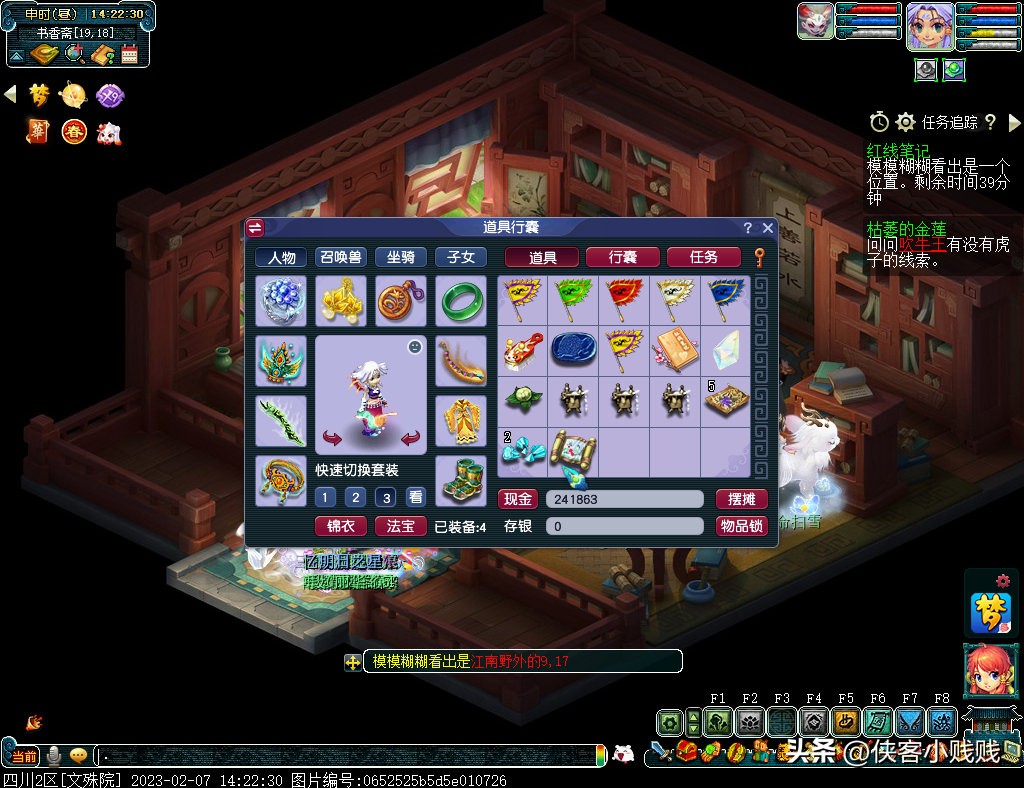Click the 现金 cash button
This screenshot has height=788, width=1024.
[x=517, y=499]
